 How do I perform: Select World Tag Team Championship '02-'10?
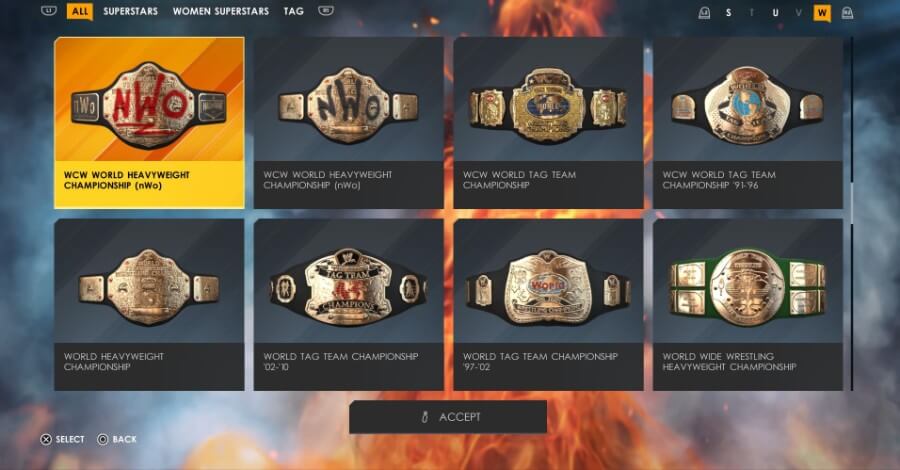[348, 304]
